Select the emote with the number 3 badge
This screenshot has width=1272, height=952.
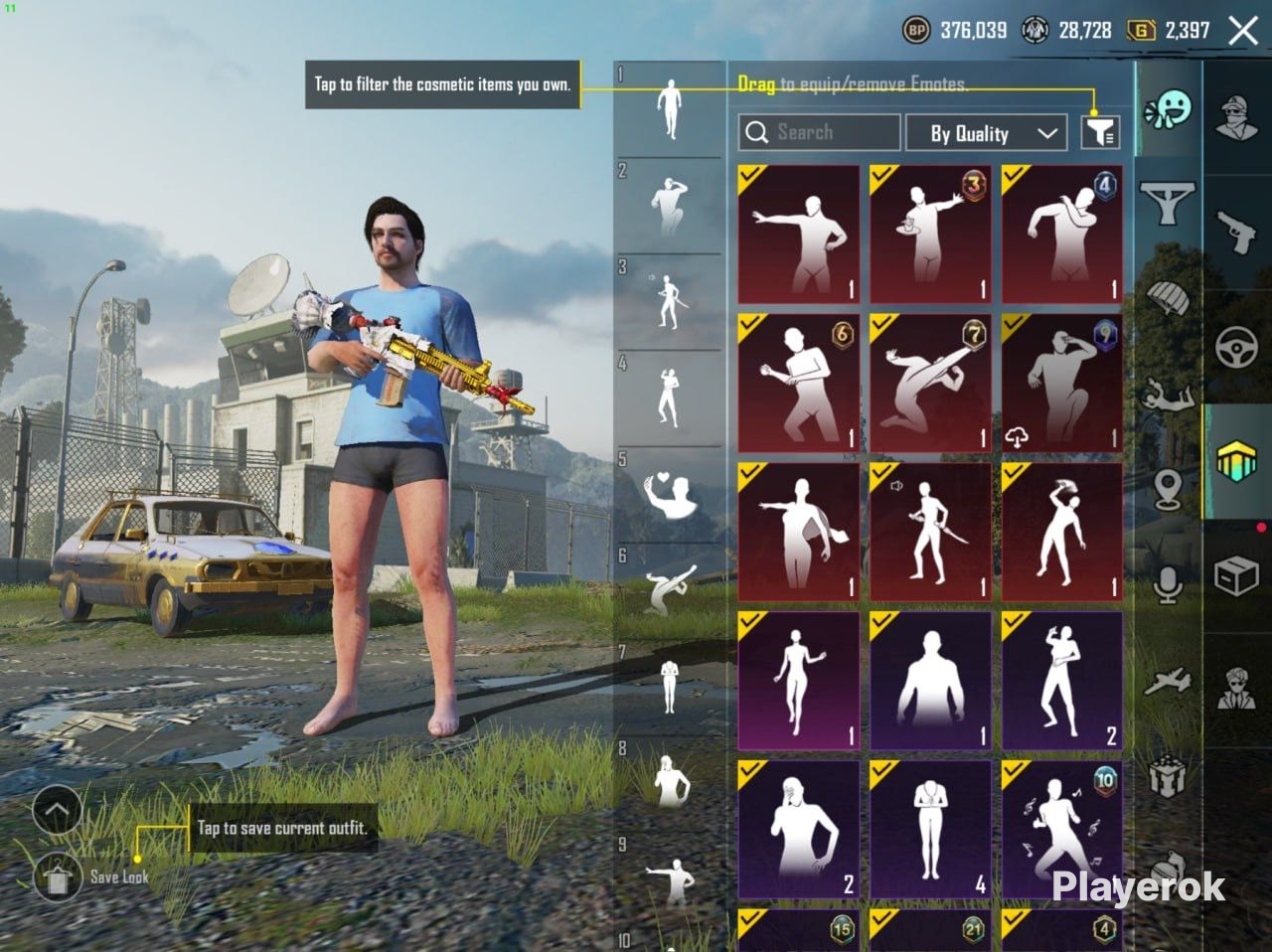(930, 235)
